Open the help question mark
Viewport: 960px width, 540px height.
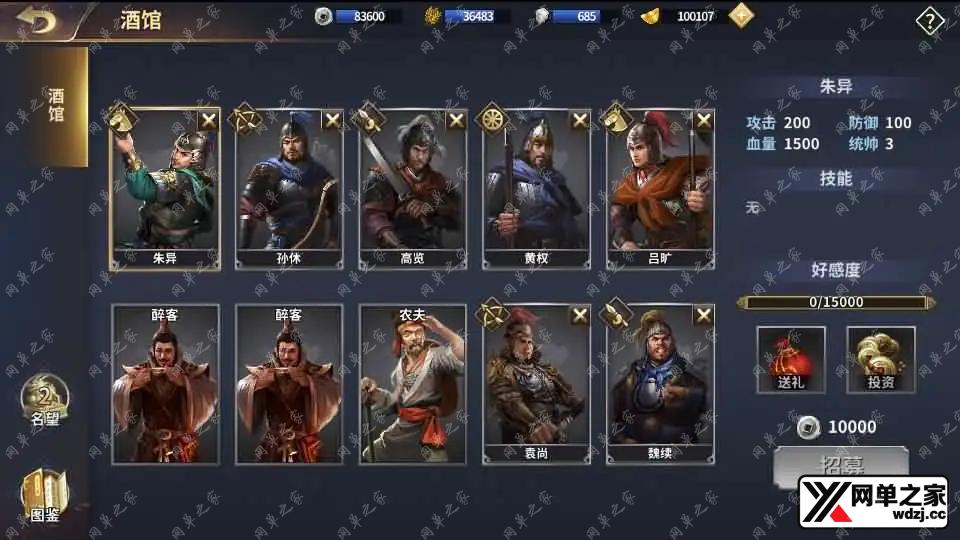(930, 21)
